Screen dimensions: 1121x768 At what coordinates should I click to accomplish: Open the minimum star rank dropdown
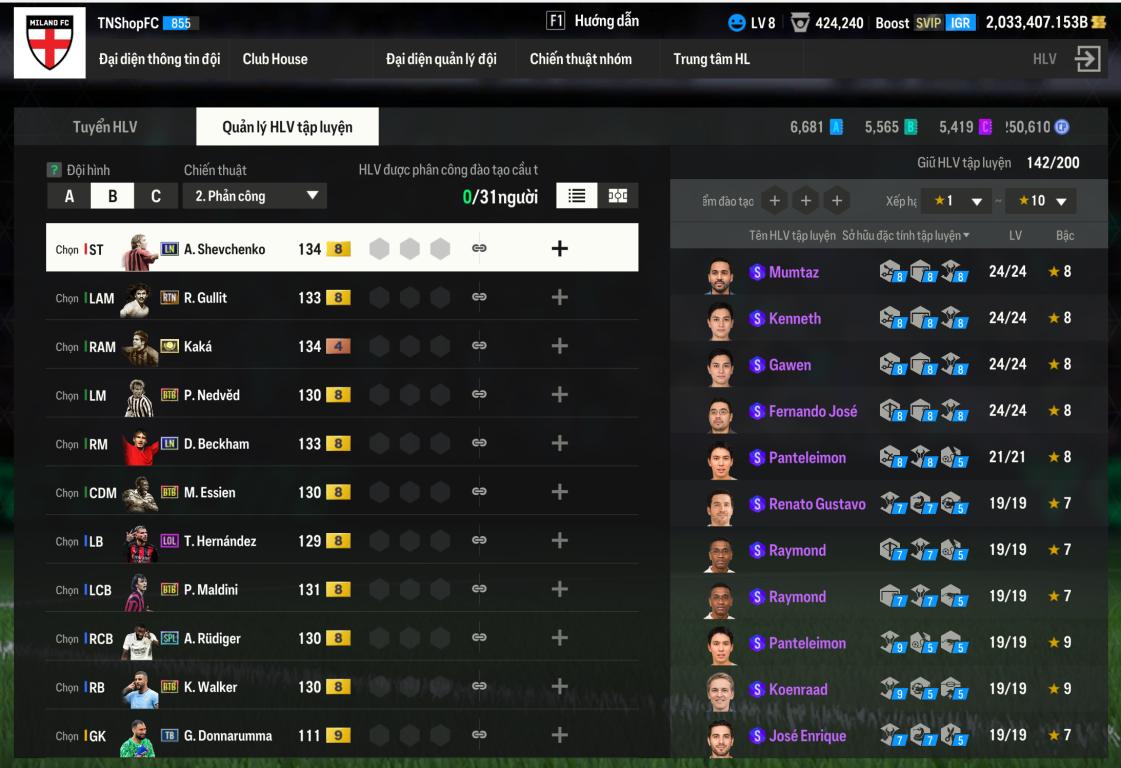955,201
